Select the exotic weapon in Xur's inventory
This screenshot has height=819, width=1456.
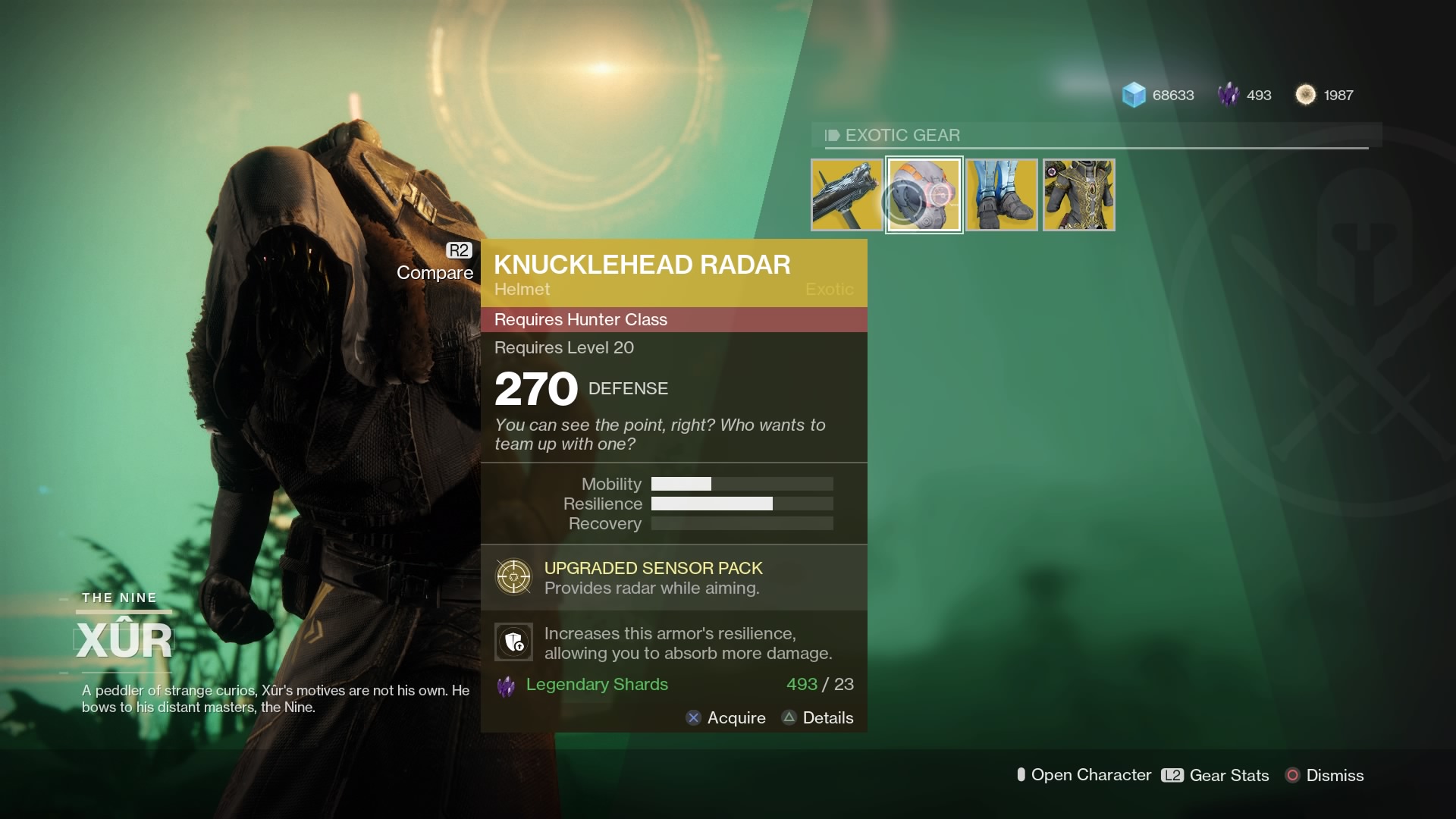(x=846, y=195)
